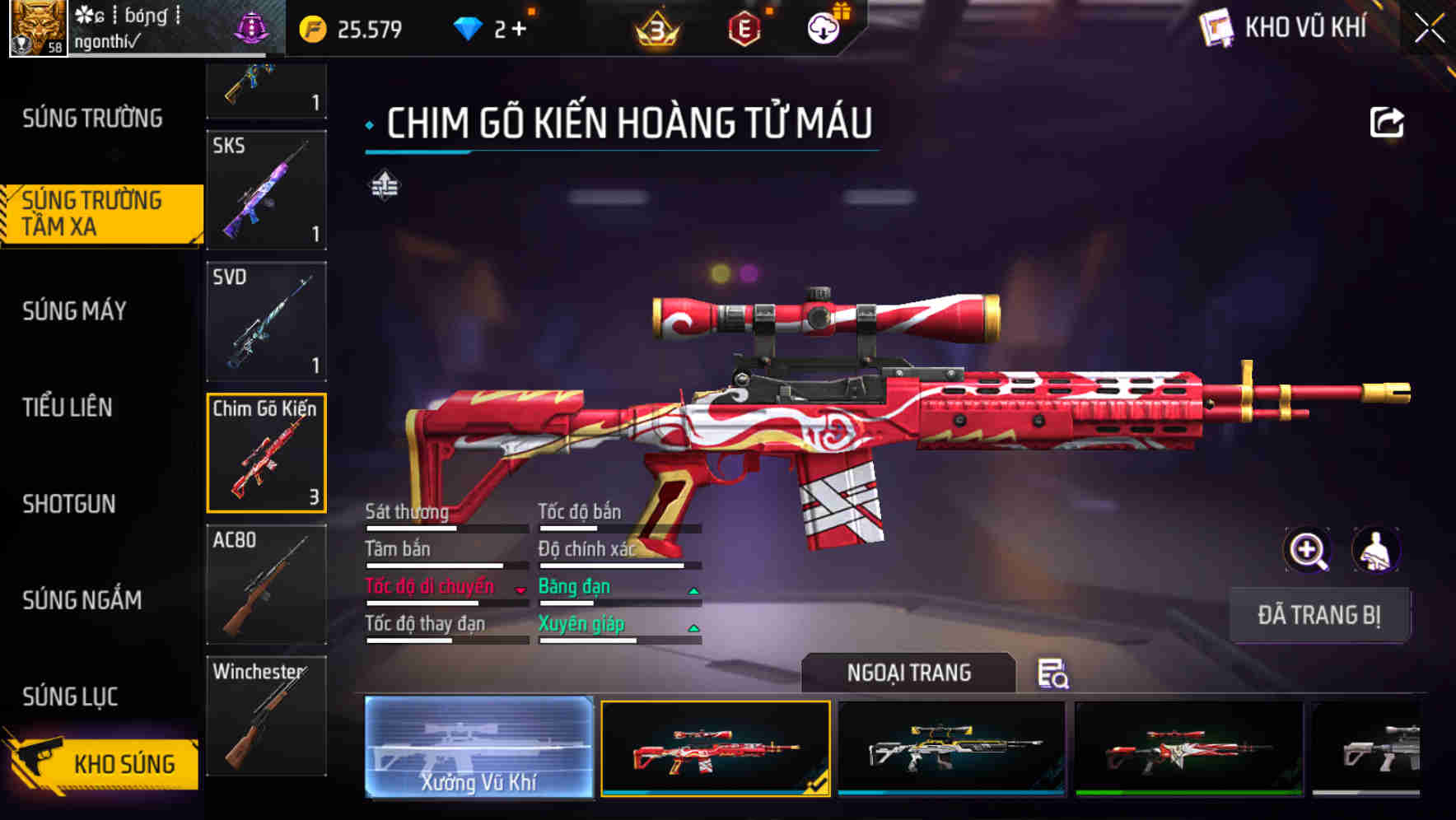This screenshot has width=1456, height=820.
Task: Open the E badge icon in the top bar
Action: [x=745, y=27]
